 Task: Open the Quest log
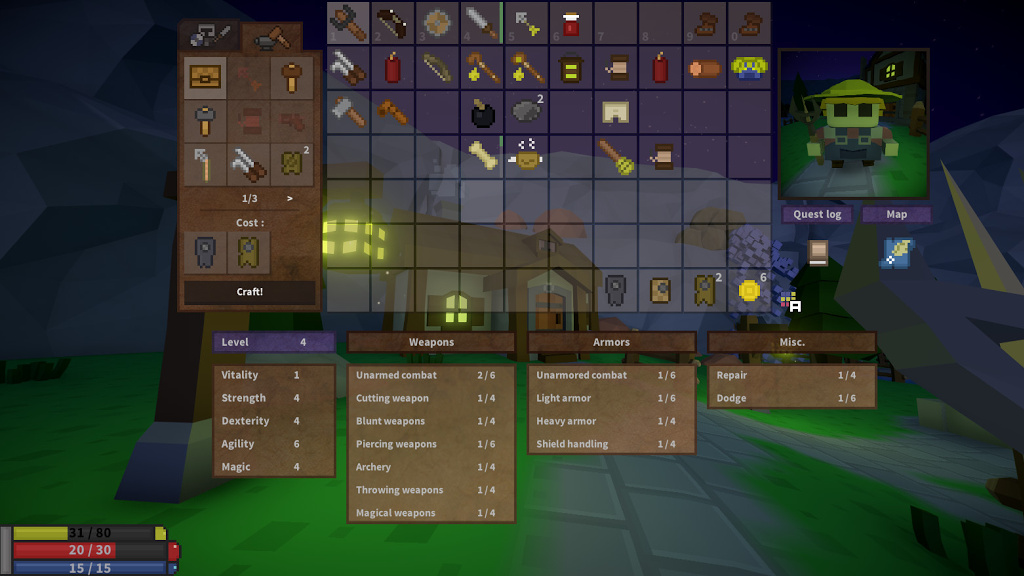[x=817, y=214]
